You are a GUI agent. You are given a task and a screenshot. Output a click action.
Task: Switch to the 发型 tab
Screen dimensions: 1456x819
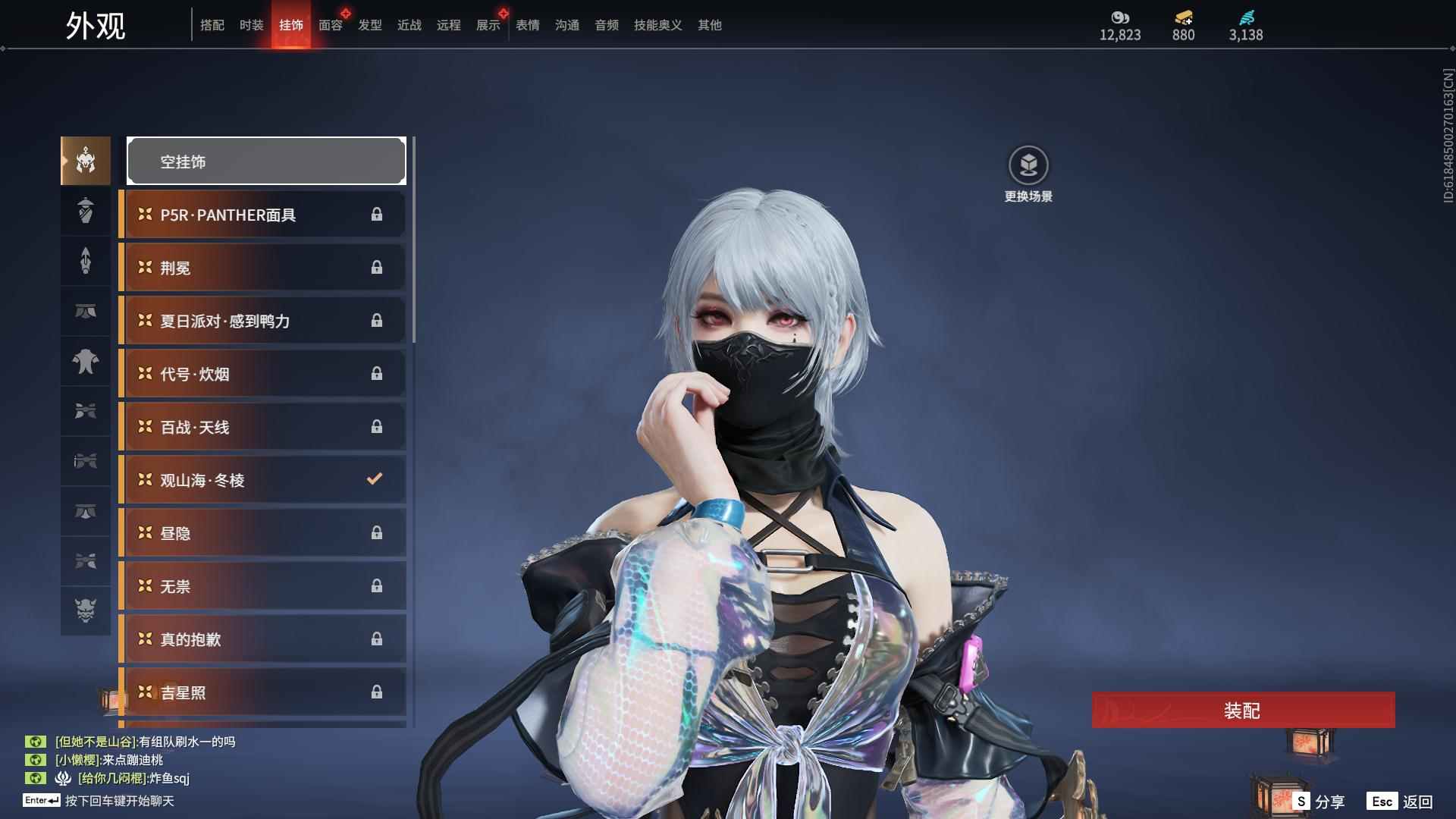[x=369, y=25]
